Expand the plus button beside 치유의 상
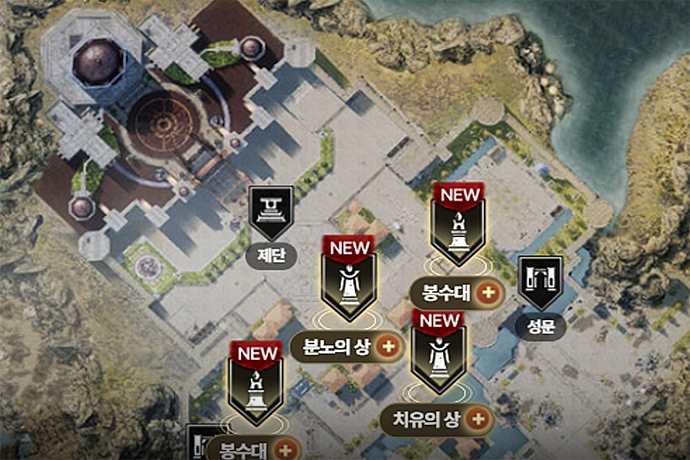Screen dimensions: 690x460 [x=479, y=418]
